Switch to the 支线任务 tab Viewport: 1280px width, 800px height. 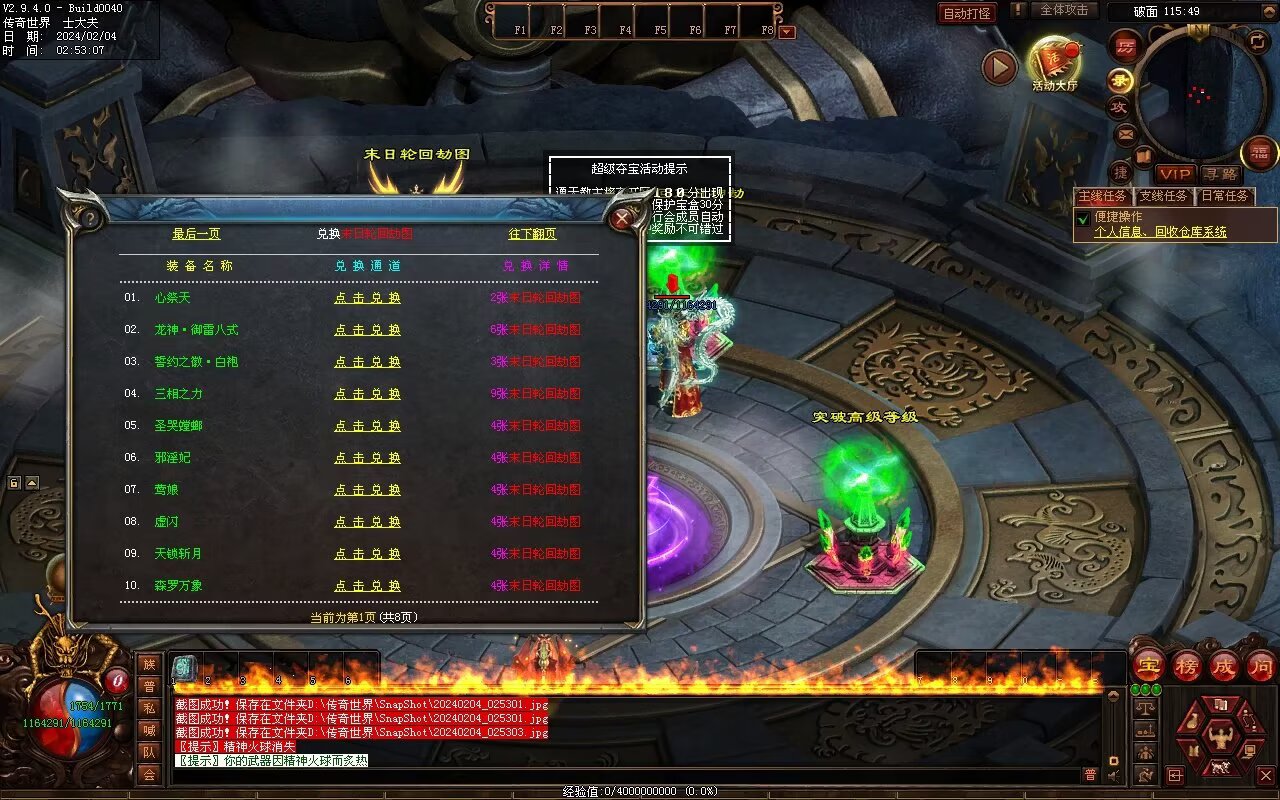click(1163, 196)
